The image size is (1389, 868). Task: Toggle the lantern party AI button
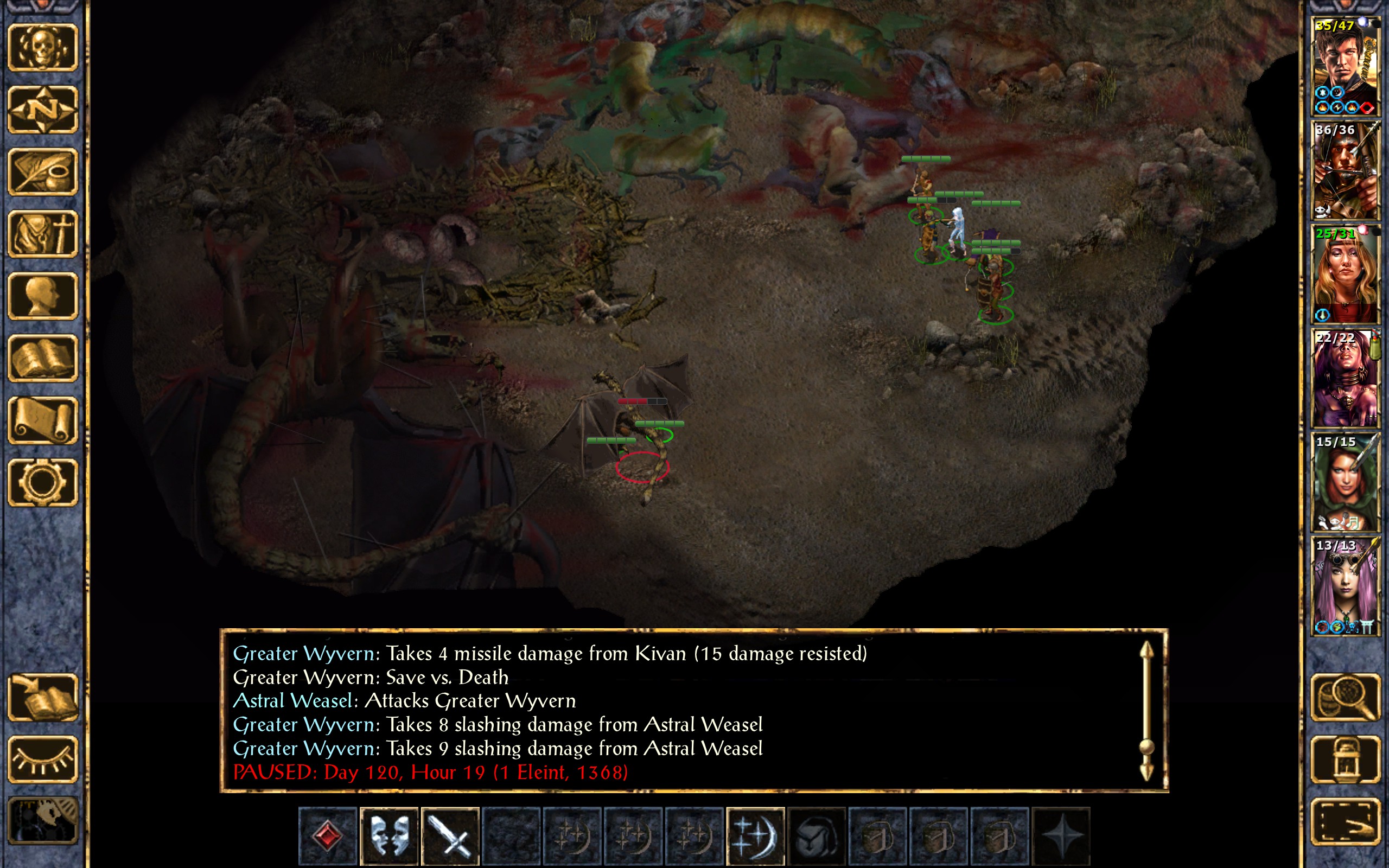(1346, 759)
